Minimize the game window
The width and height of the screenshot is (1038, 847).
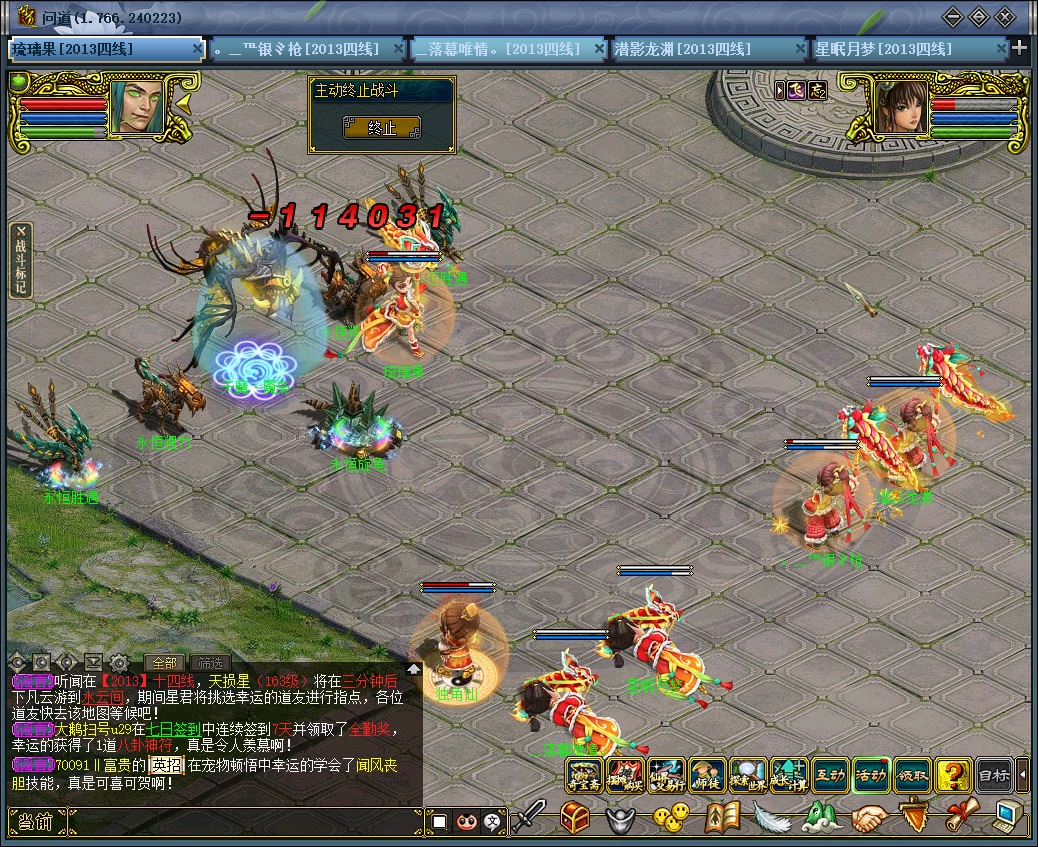click(953, 17)
